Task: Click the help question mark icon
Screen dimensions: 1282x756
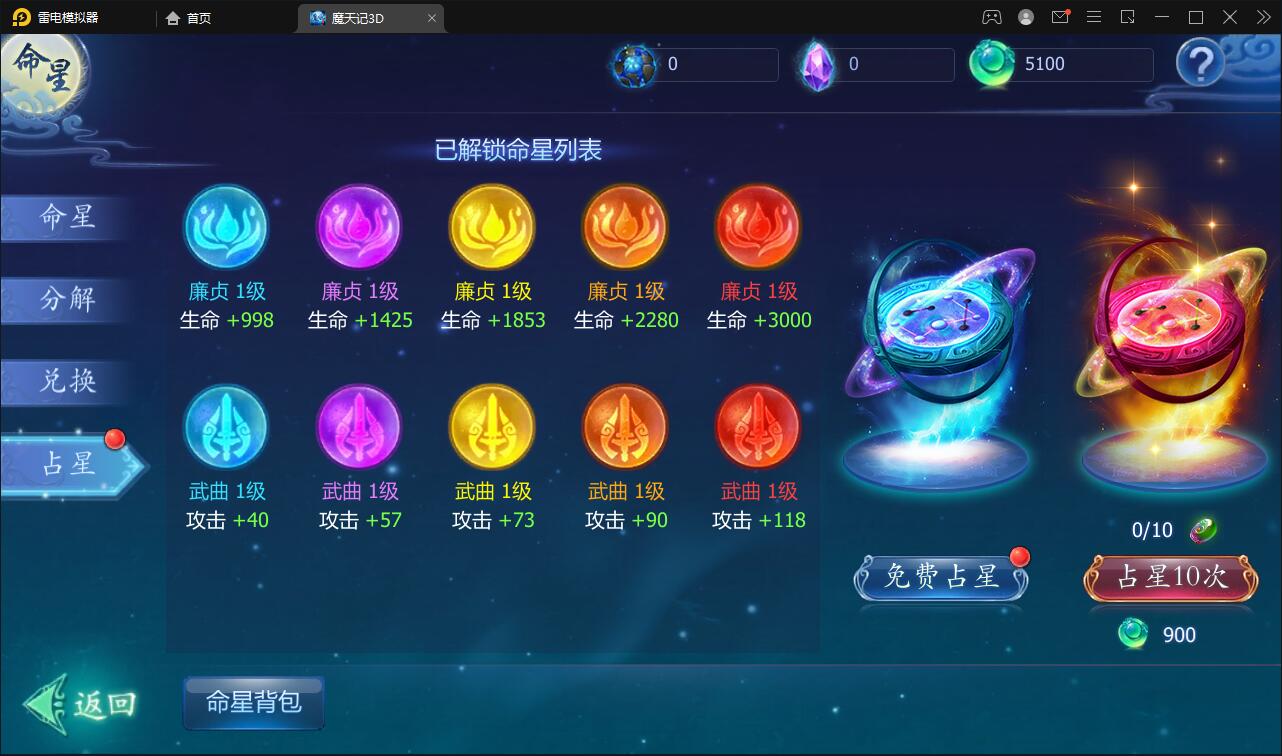Action: [1199, 64]
